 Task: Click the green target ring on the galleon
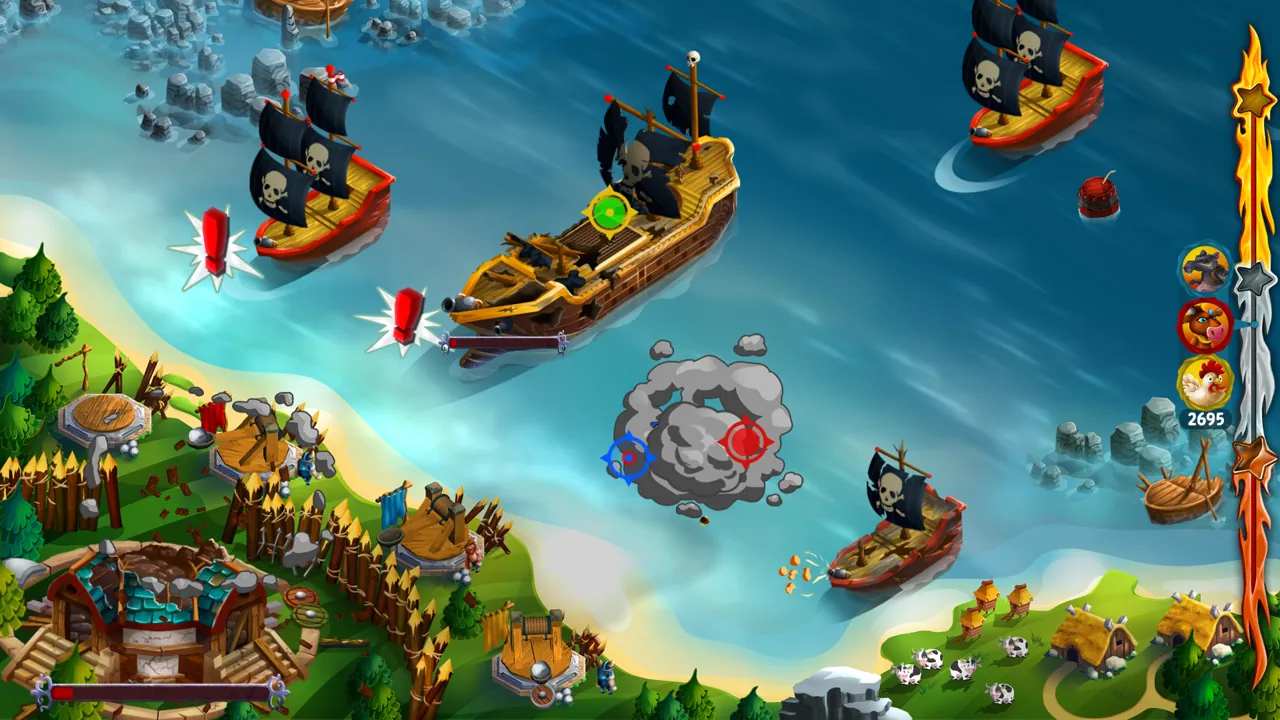[608, 213]
